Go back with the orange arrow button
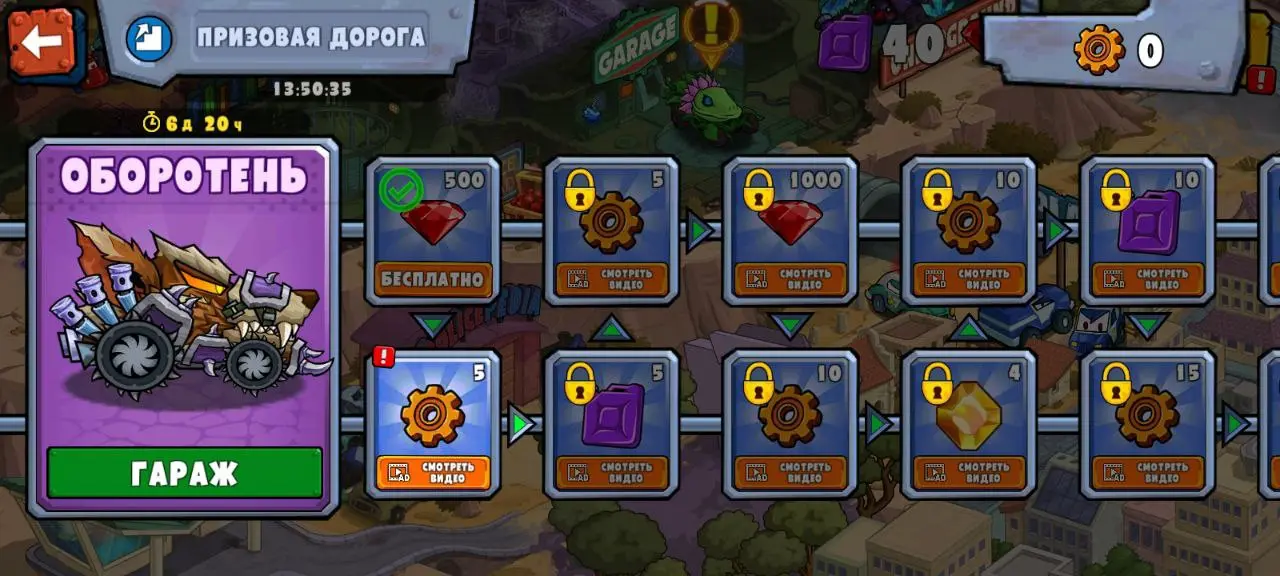Viewport: 1280px width, 576px height. pyautogui.click(x=42, y=41)
